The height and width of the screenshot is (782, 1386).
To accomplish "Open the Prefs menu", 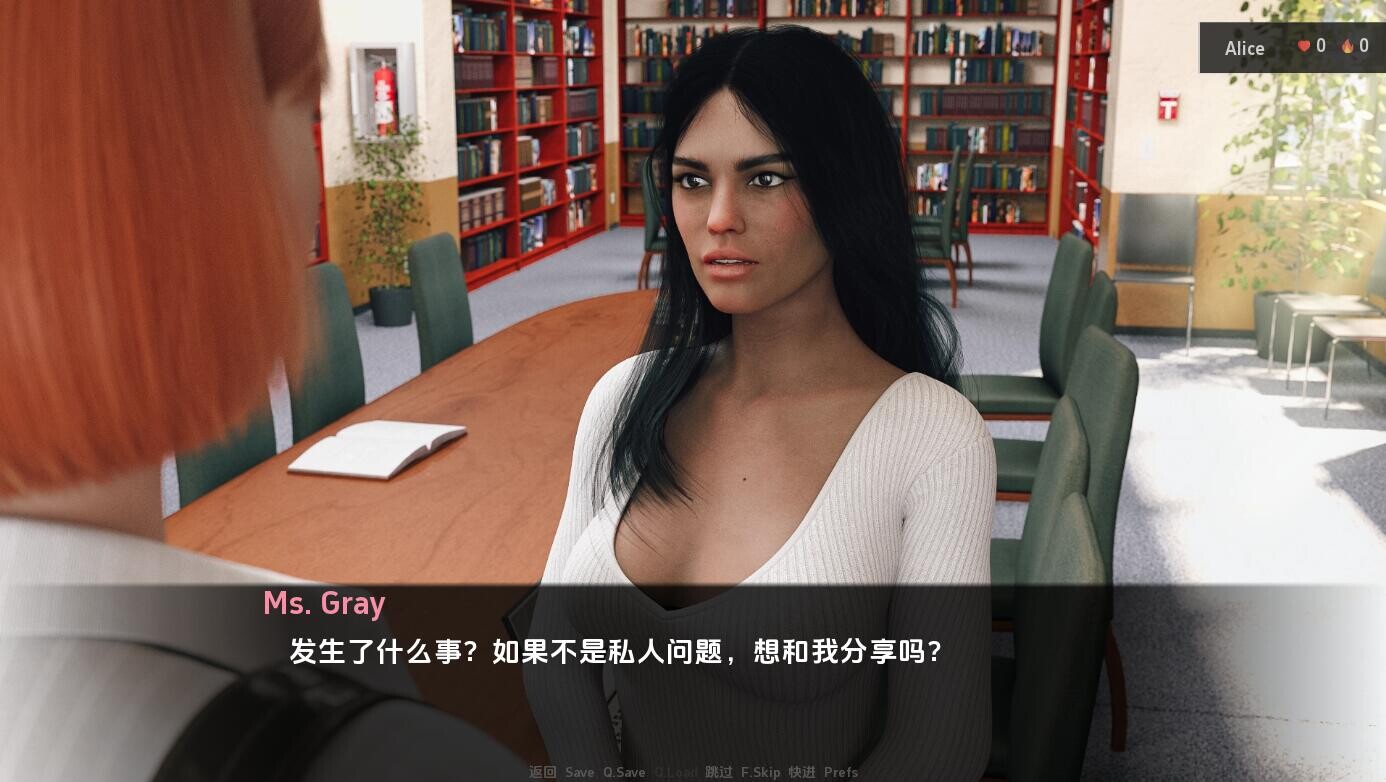I will [841, 772].
